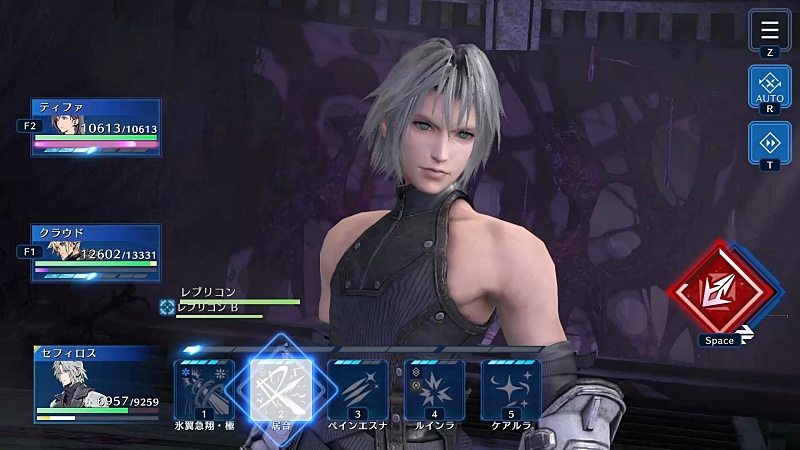Cast the ペインエスナ ability

358,389
